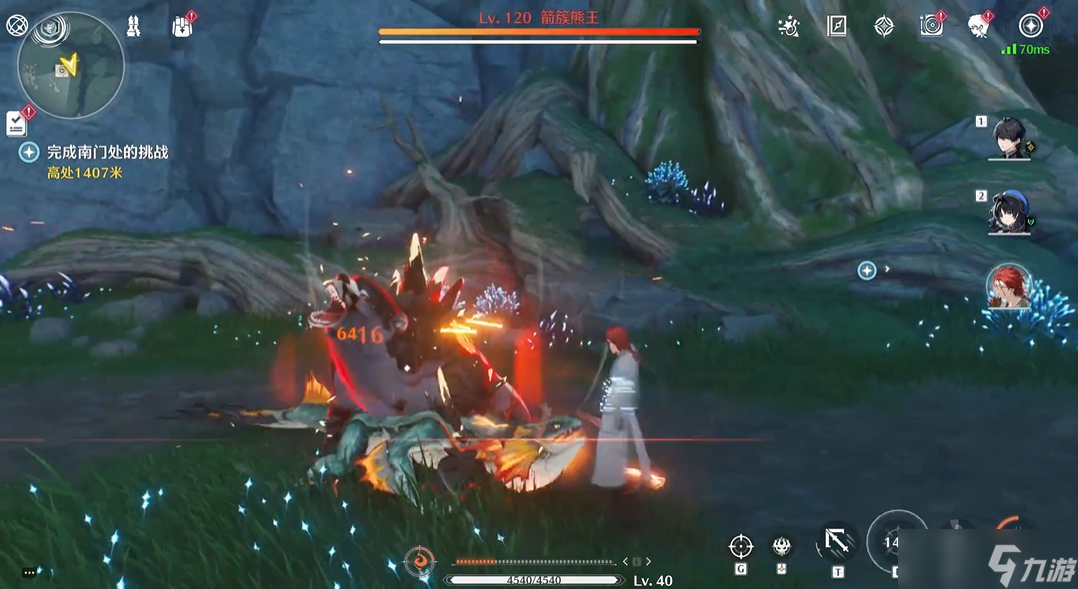Viewport: 1078px width, 589px height.
Task: Open the circled star icon above ping
Action: 1030,26
